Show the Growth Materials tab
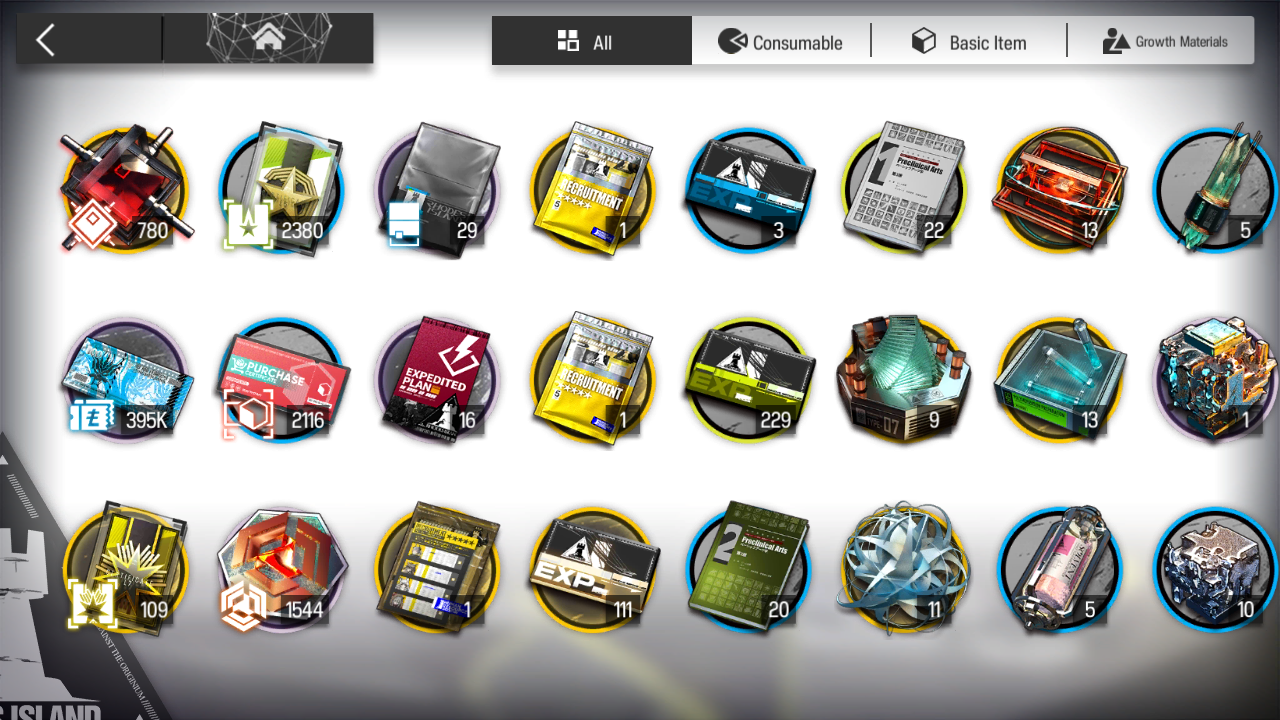Screen dimensions: 1280x720 [x=1164, y=41]
